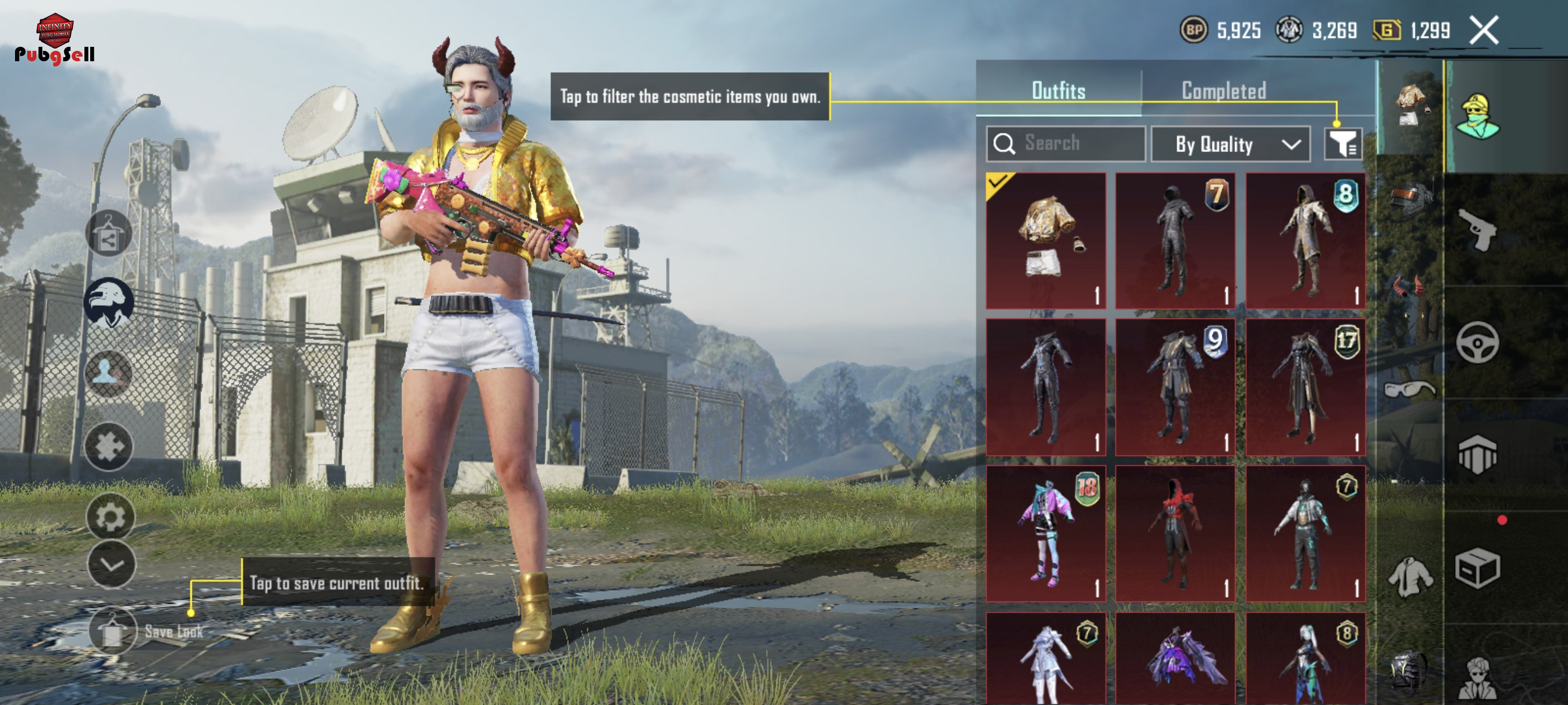
Task: Select the gold jacket and white shorts outfit
Action: tap(1046, 241)
